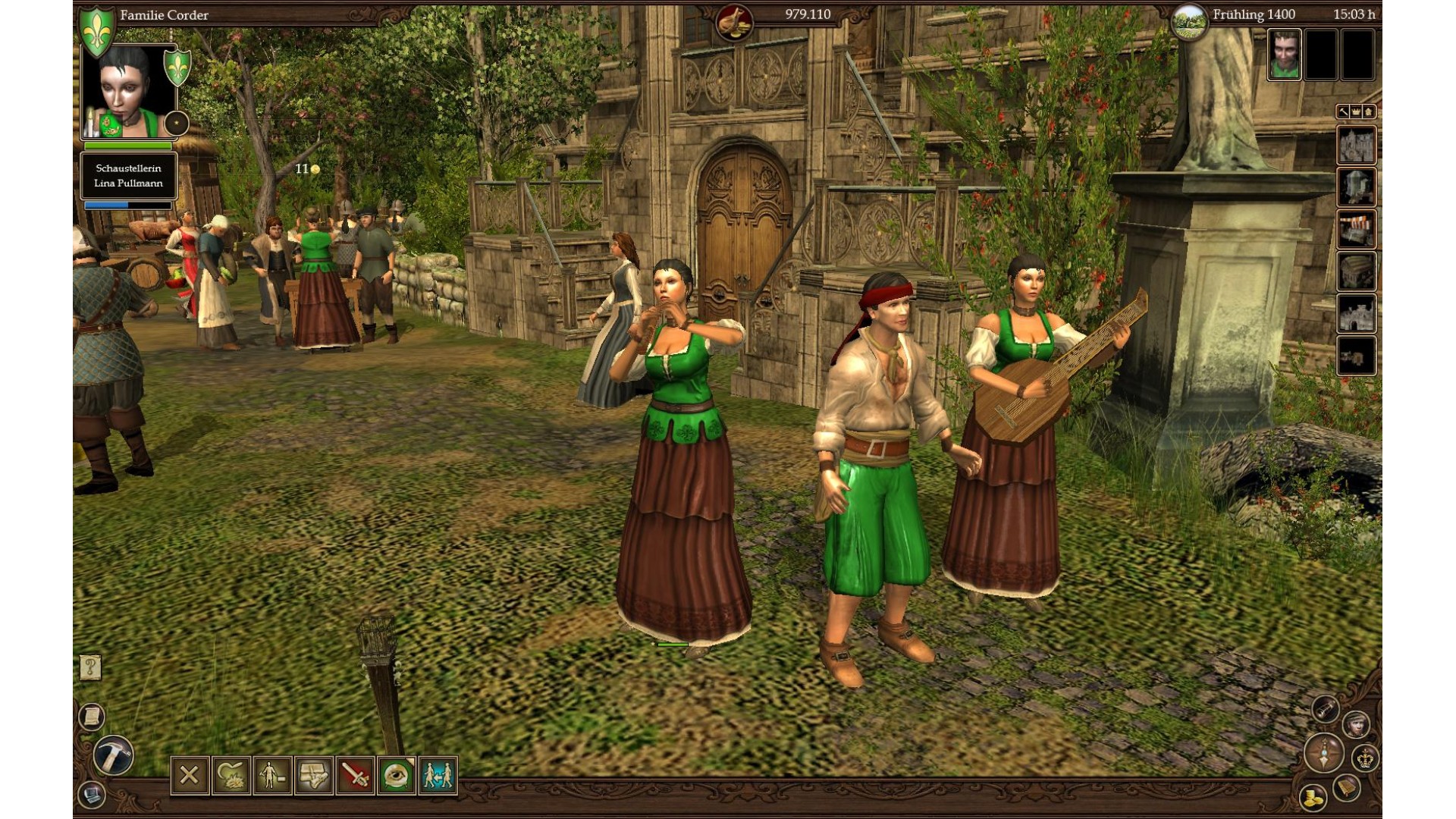Toggle the crystal ball eye ability
The image size is (1456, 819).
click(397, 775)
